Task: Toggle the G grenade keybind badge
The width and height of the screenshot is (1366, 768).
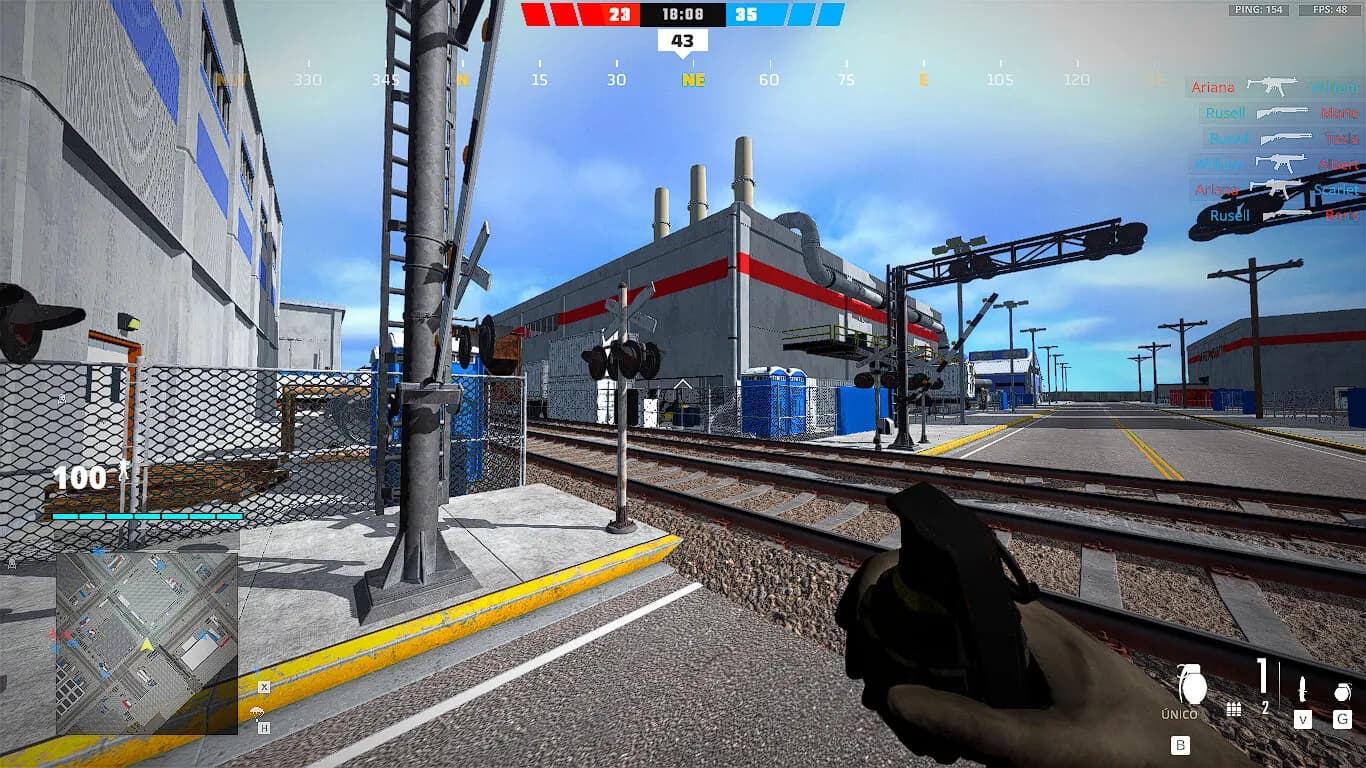Action: tap(1342, 720)
